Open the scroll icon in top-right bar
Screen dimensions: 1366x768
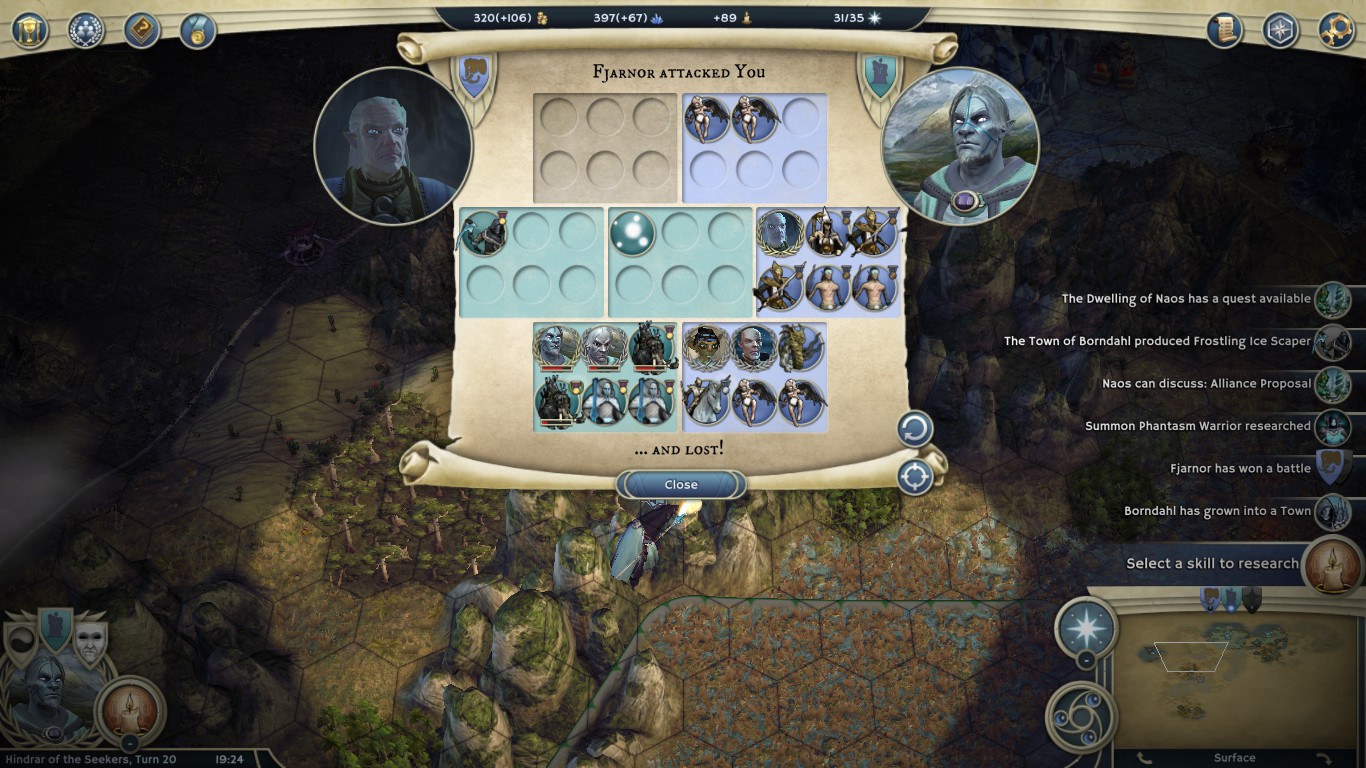[x=1224, y=30]
